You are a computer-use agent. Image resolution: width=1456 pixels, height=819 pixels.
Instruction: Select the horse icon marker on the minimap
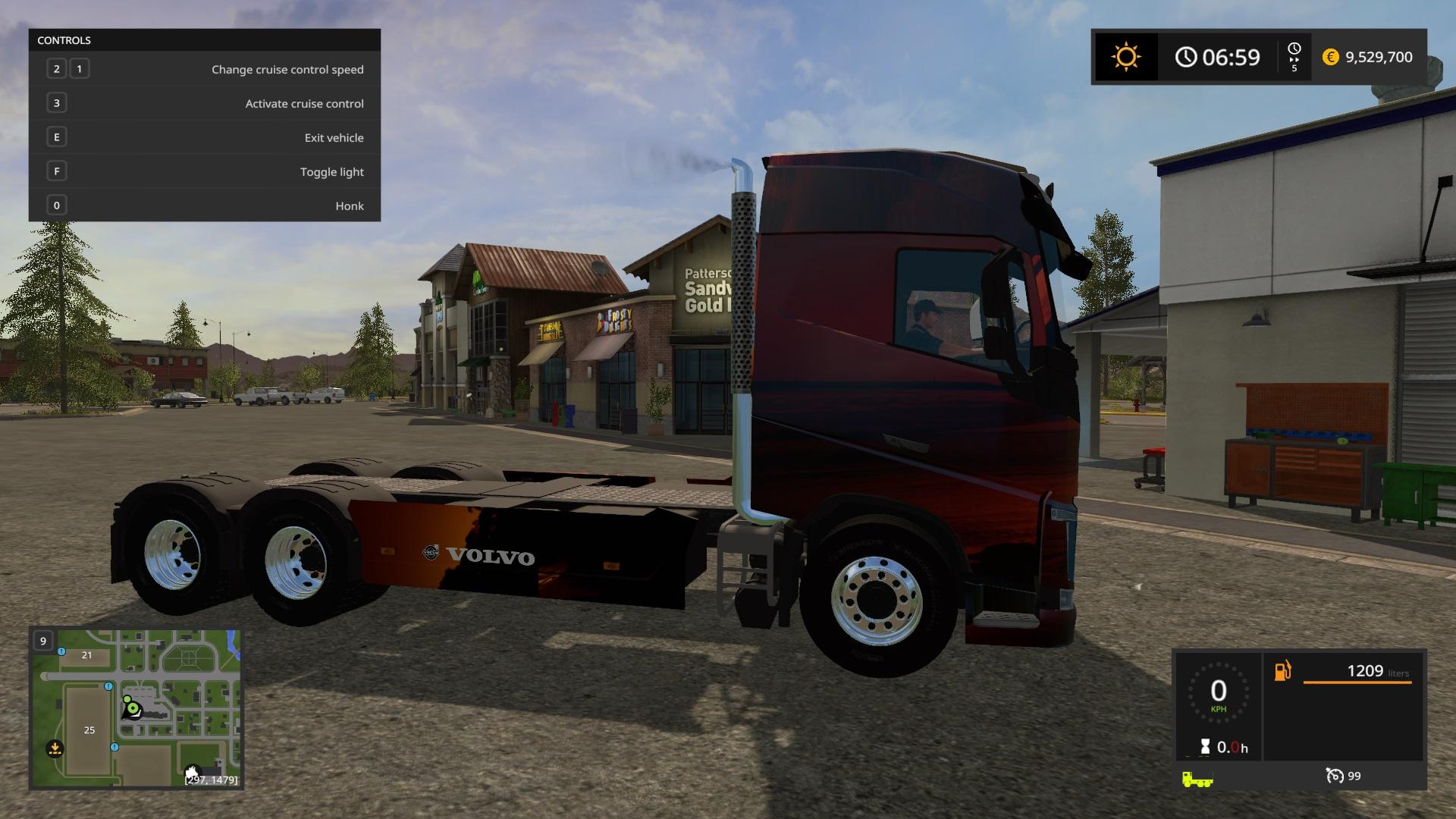(x=193, y=772)
